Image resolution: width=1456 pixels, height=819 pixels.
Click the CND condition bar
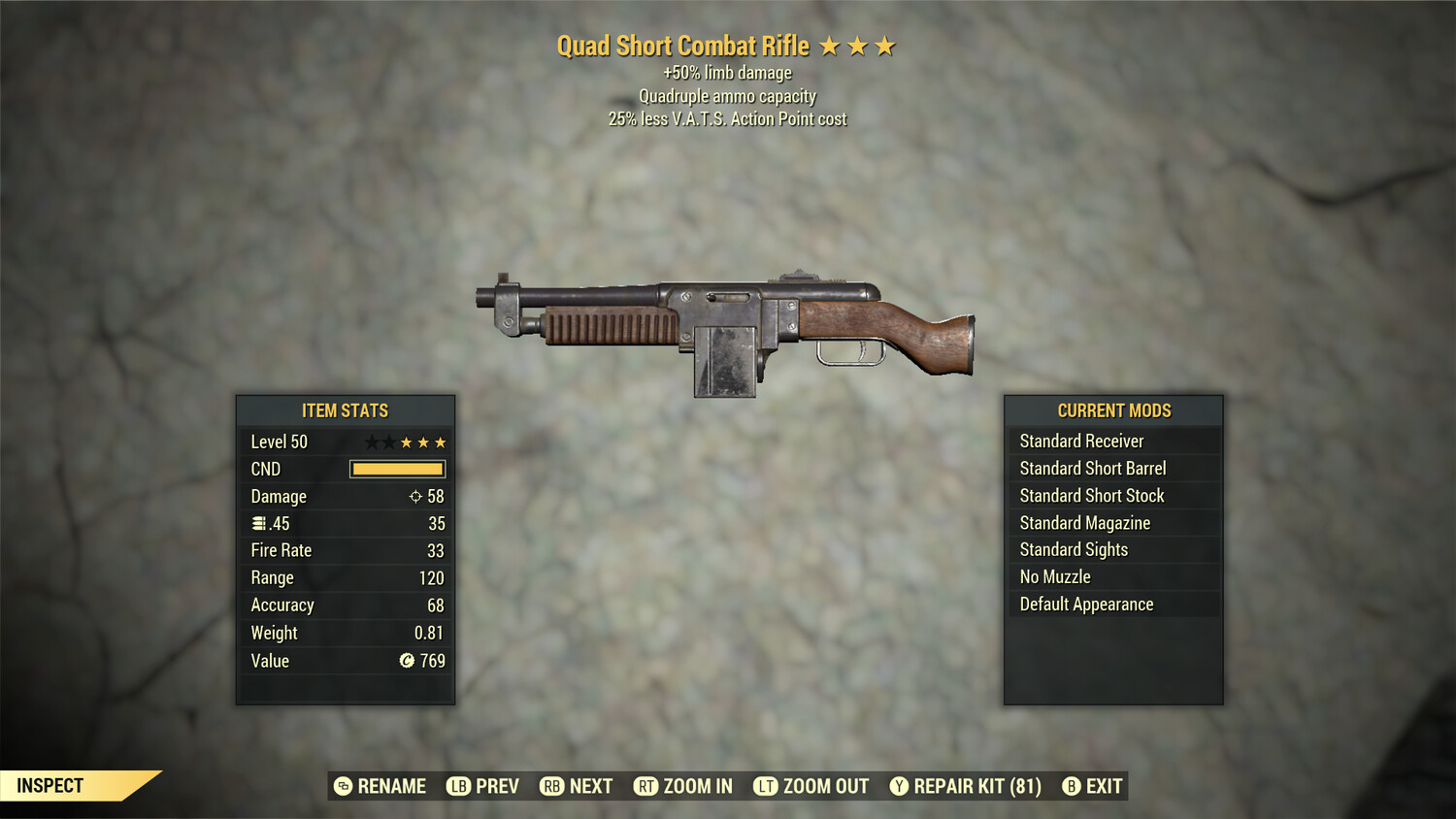(x=396, y=469)
